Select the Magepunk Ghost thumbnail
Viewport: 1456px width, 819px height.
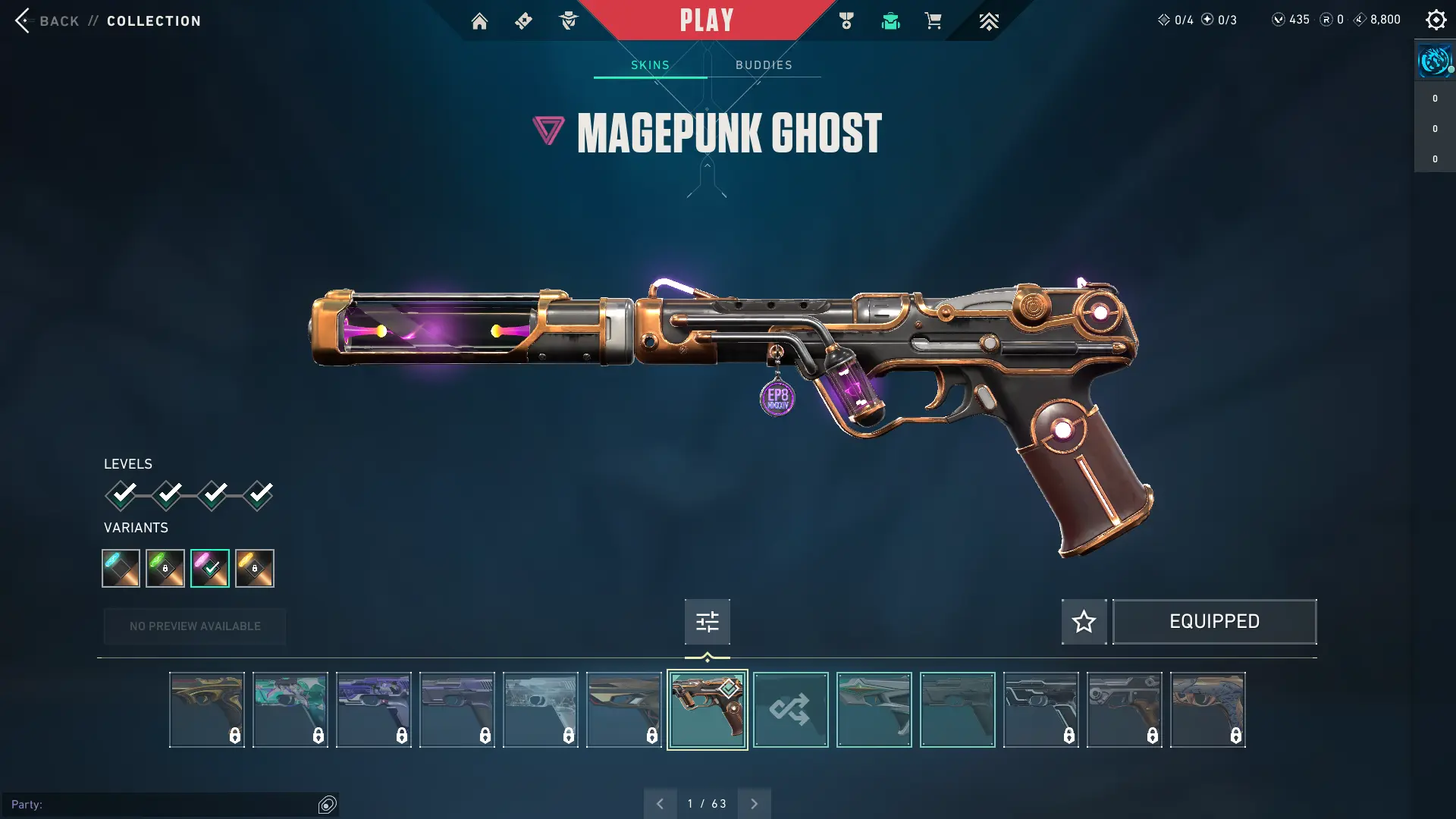707,710
